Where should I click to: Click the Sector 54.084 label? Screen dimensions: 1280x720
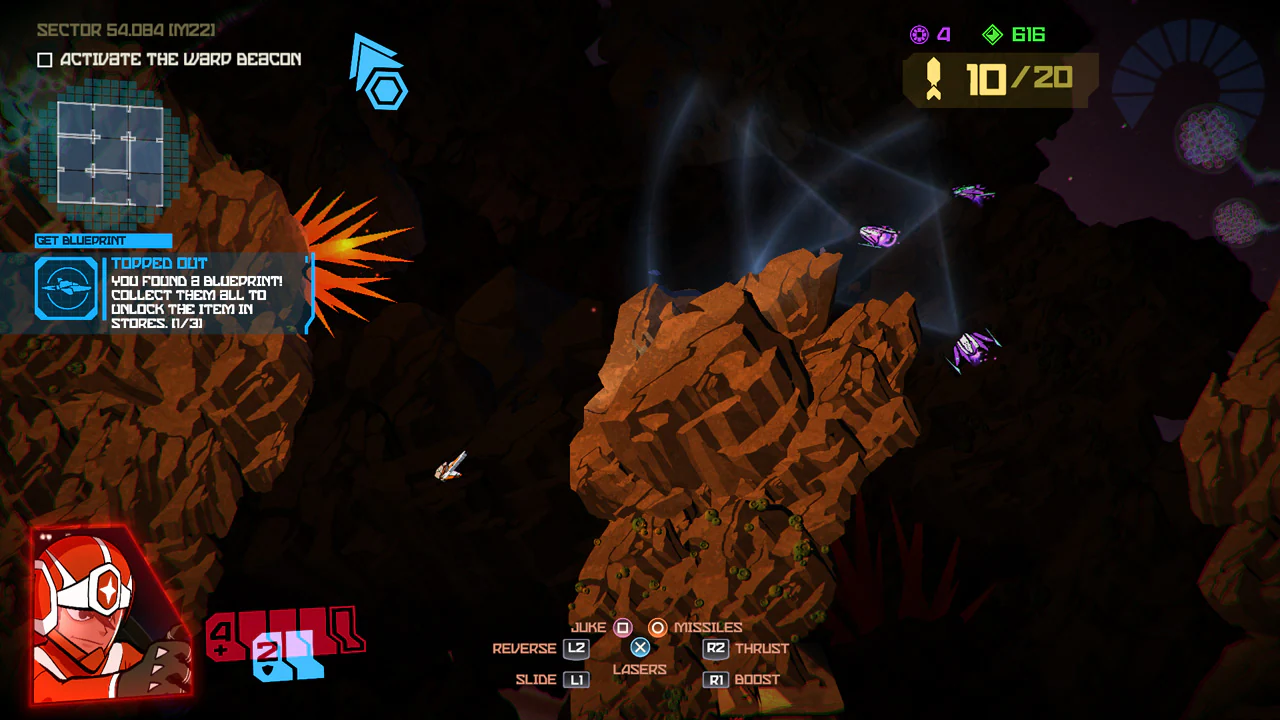125,30
